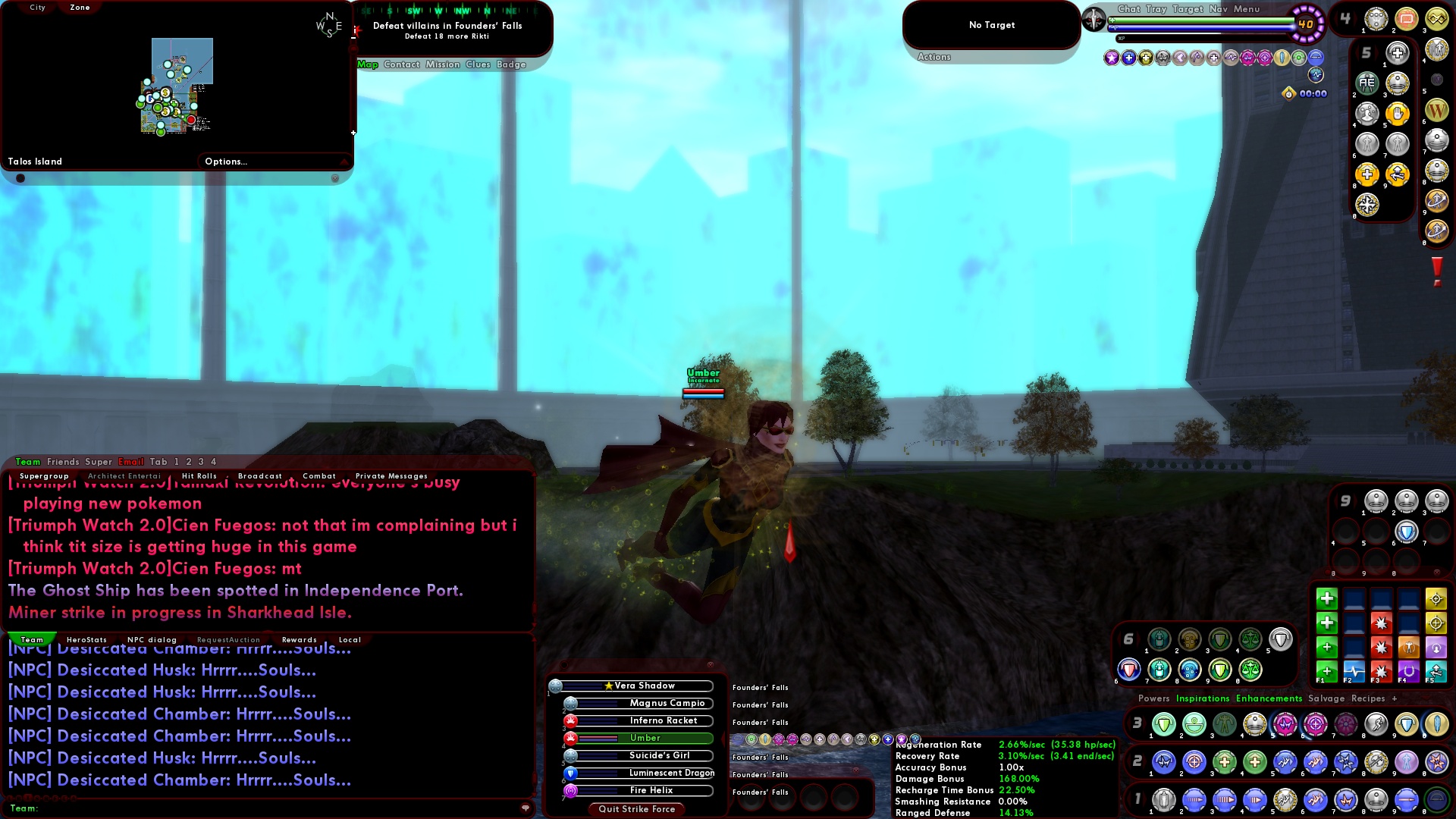The image size is (1456, 819).
Task: Activate the golden infinity power in tray 4
Action: [1436, 18]
